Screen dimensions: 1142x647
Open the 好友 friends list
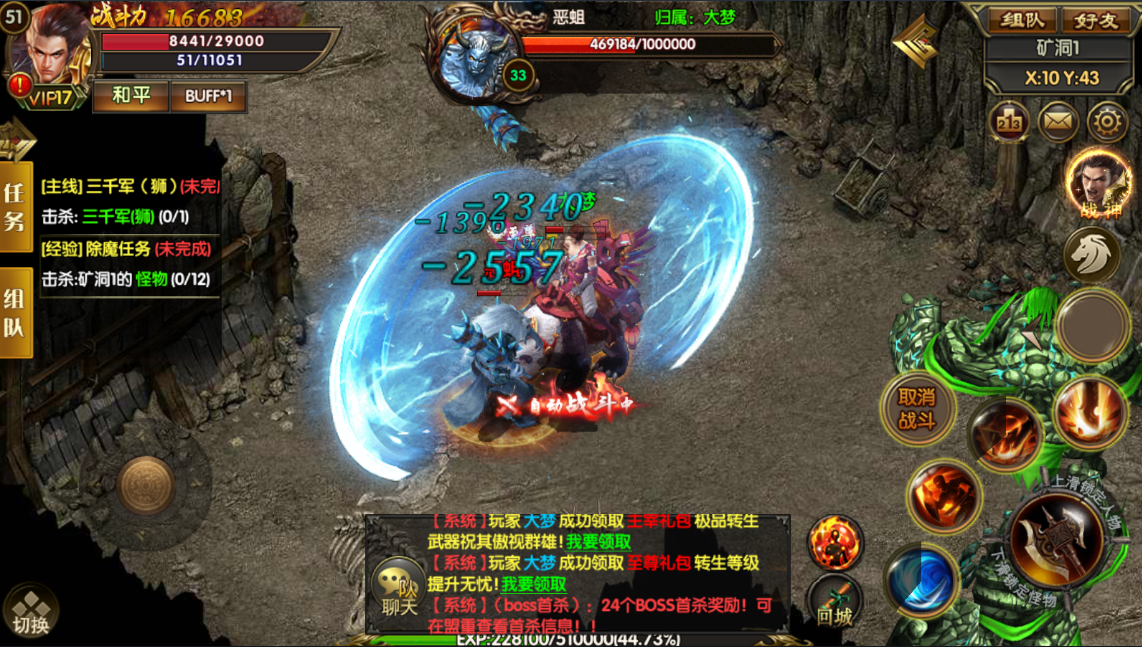point(1095,20)
